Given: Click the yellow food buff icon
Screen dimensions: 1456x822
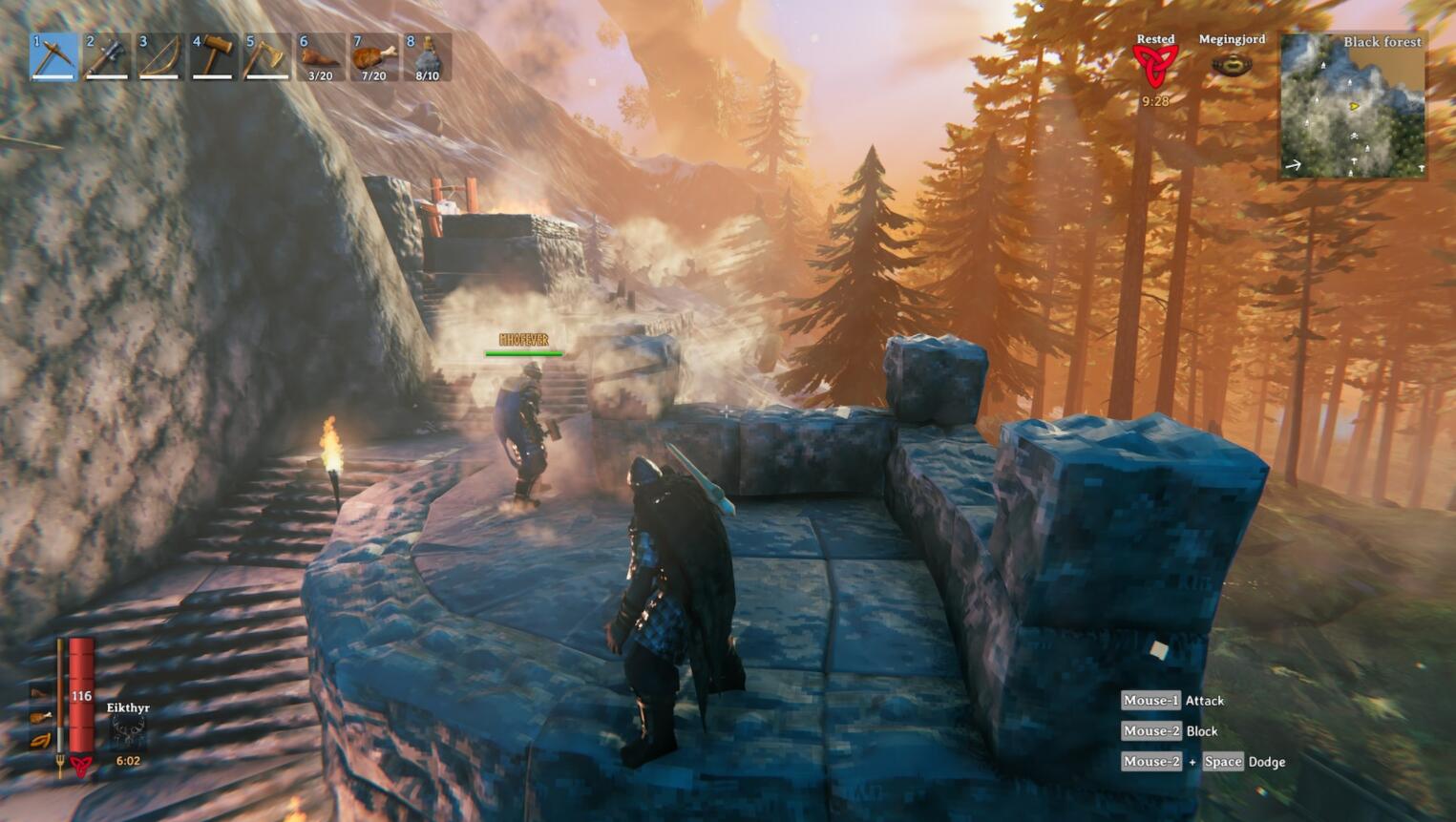Looking at the screenshot, I should click(x=40, y=740).
